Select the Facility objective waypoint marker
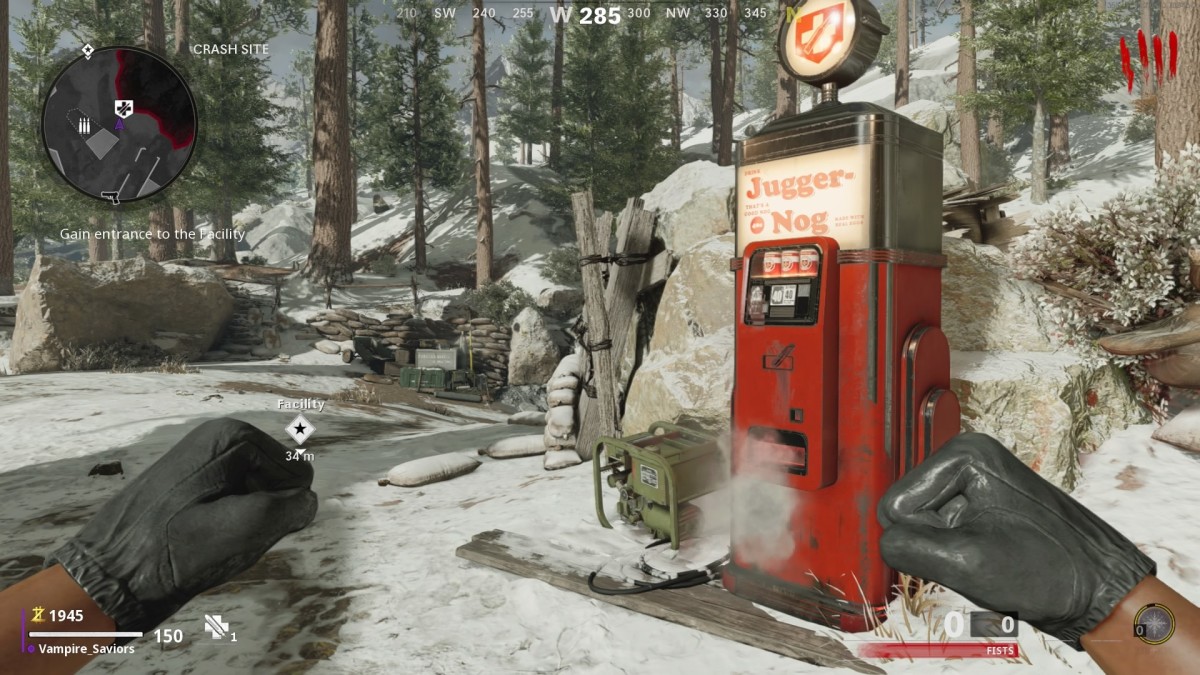The image size is (1200, 675). click(x=299, y=430)
